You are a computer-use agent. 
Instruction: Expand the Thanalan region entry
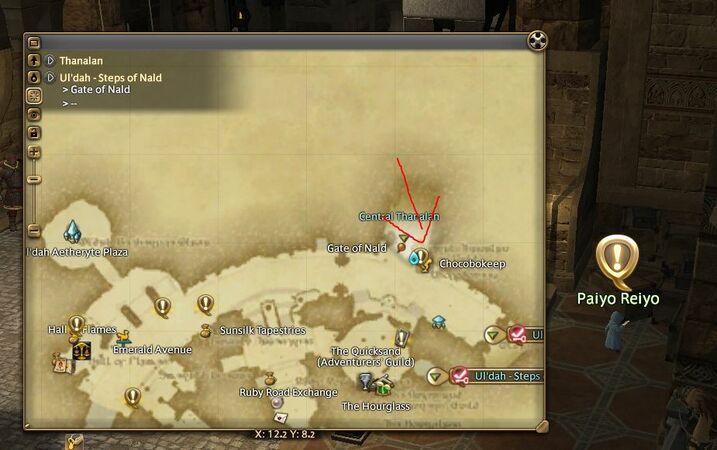coord(50,61)
